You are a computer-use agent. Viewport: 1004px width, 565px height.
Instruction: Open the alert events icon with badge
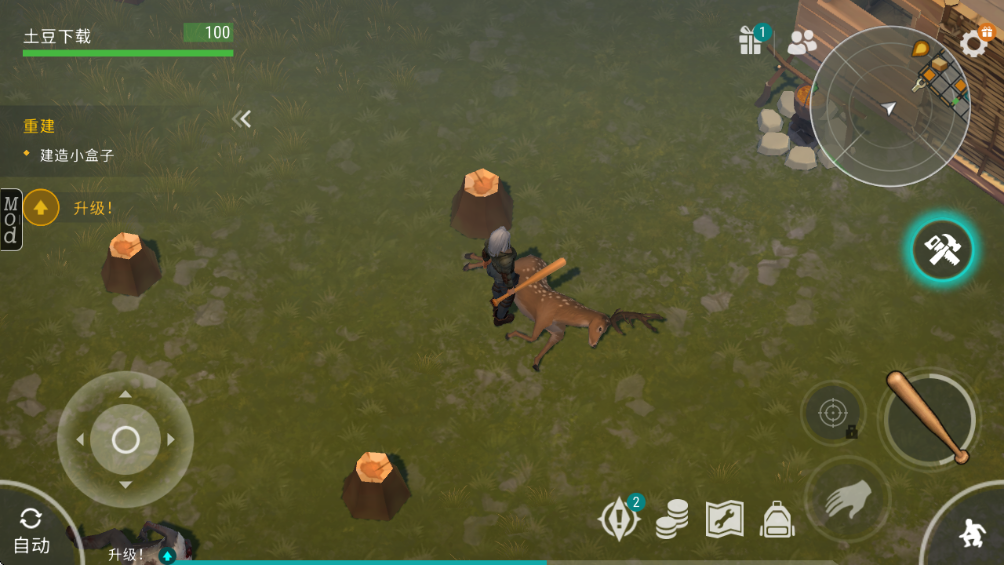(x=618, y=519)
